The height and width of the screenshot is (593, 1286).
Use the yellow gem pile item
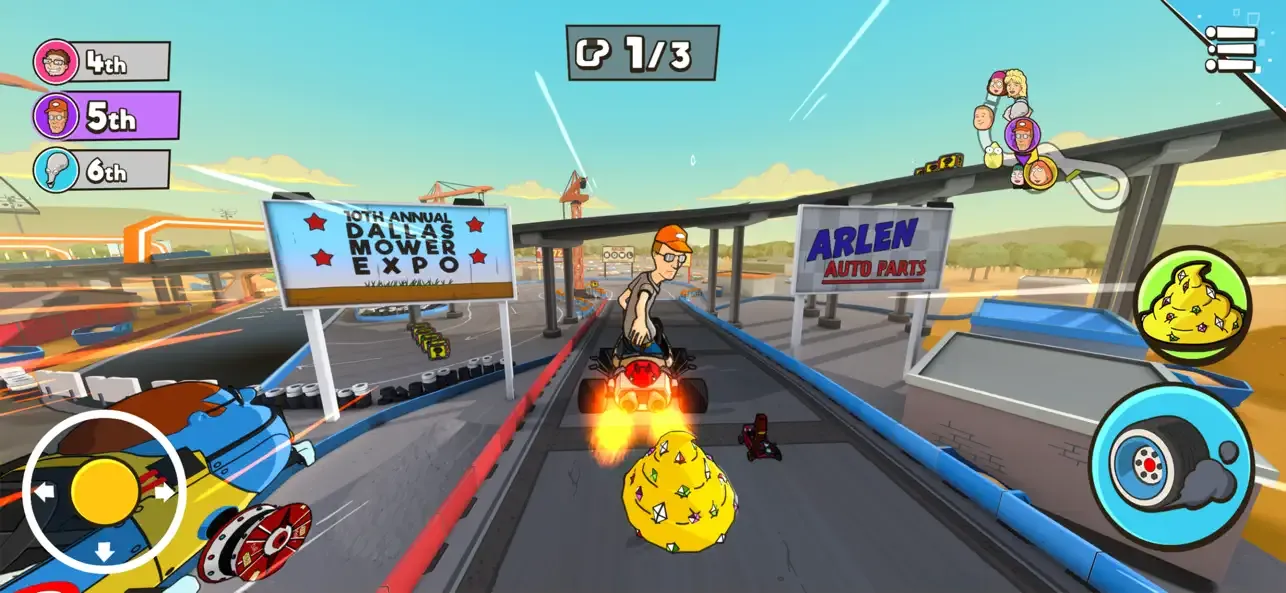[1192, 305]
